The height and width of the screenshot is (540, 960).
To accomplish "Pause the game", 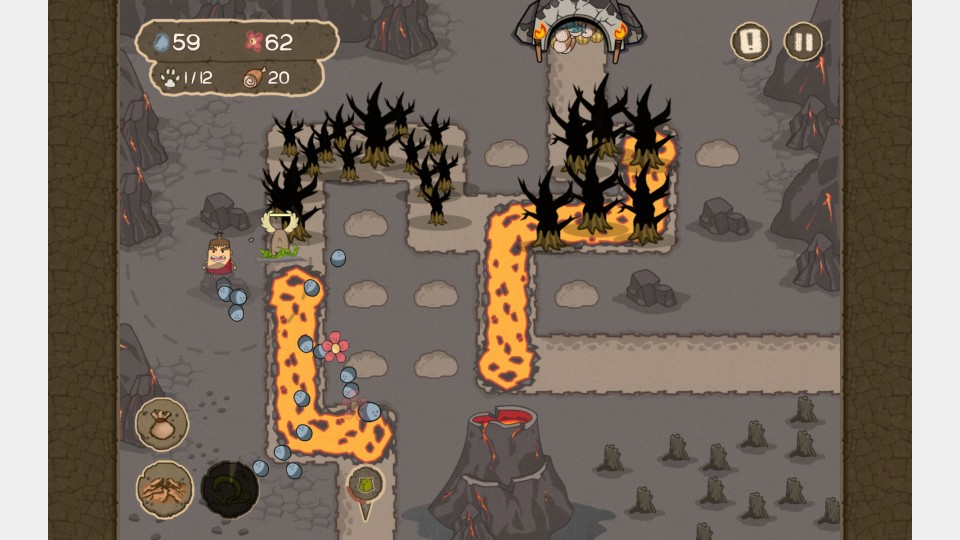I will coord(802,42).
